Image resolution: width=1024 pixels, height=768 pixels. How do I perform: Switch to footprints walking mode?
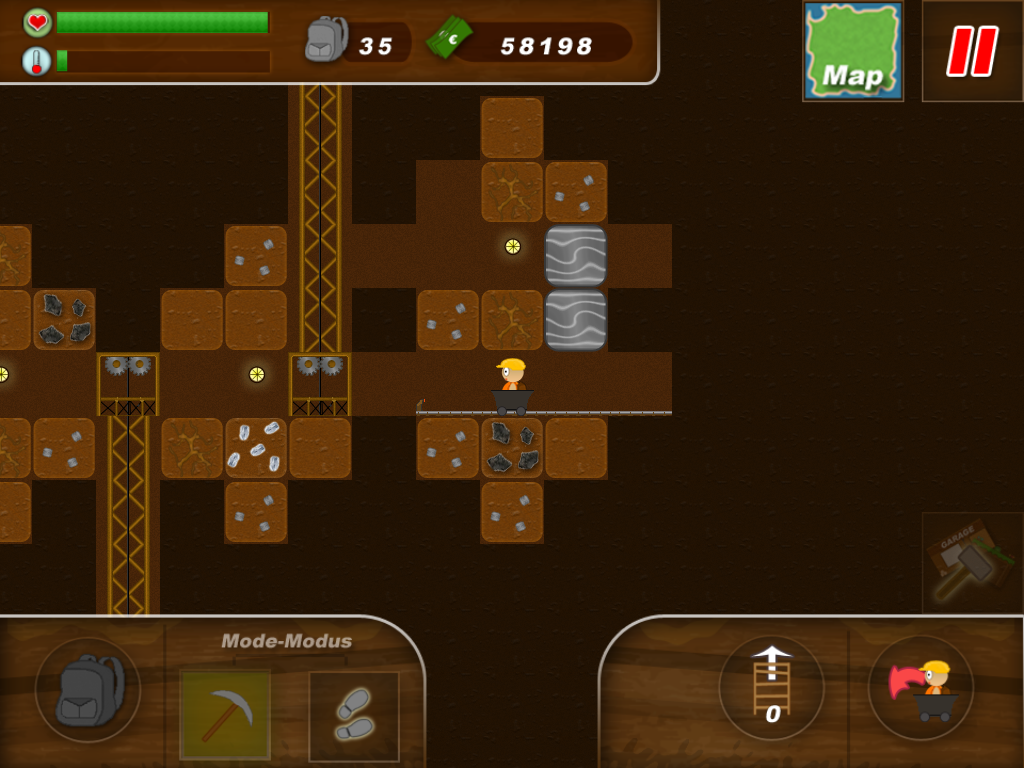click(353, 716)
